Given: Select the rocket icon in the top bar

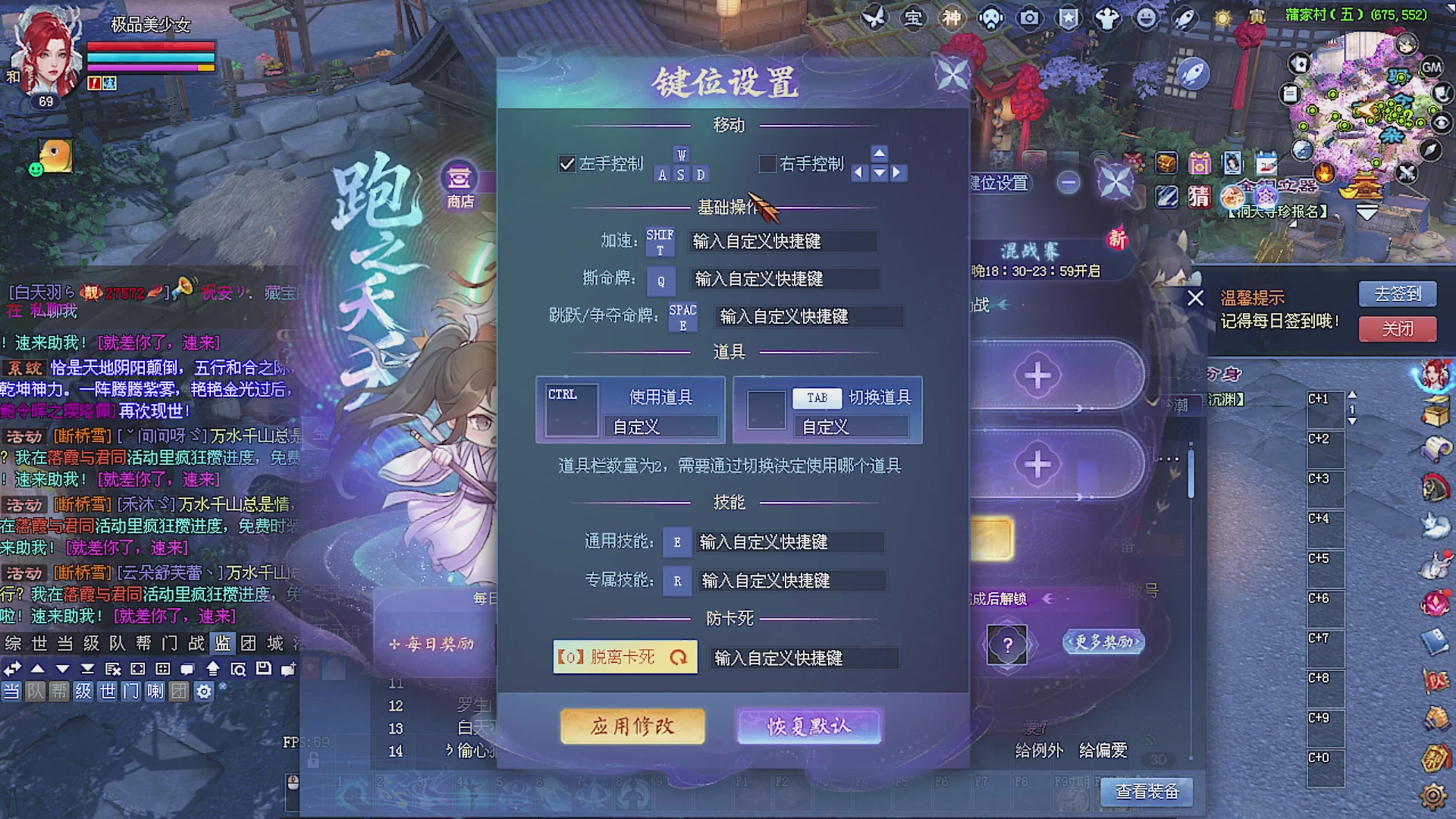Looking at the screenshot, I should point(1183,19).
